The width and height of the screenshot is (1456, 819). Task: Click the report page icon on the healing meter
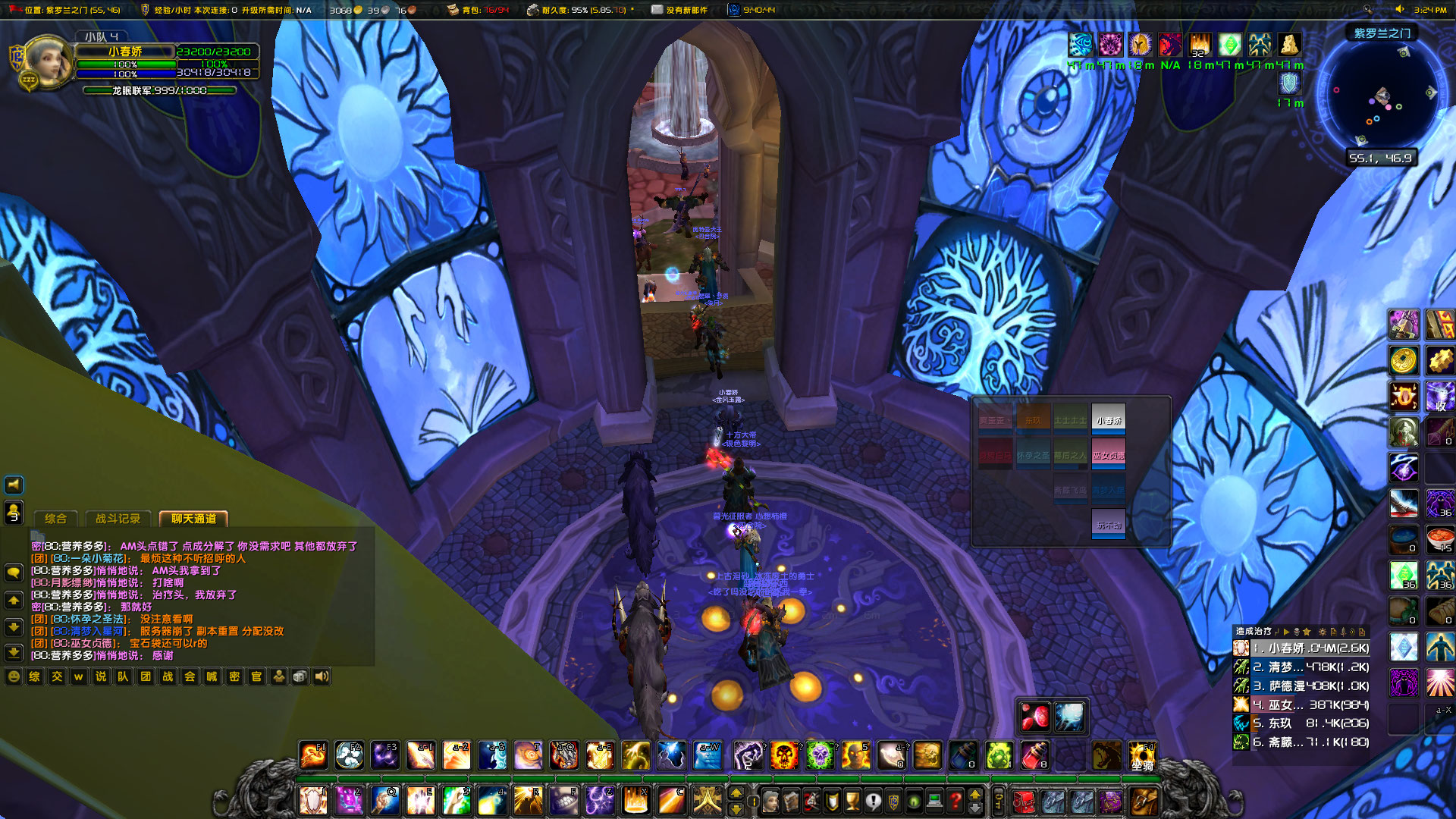1334,632
